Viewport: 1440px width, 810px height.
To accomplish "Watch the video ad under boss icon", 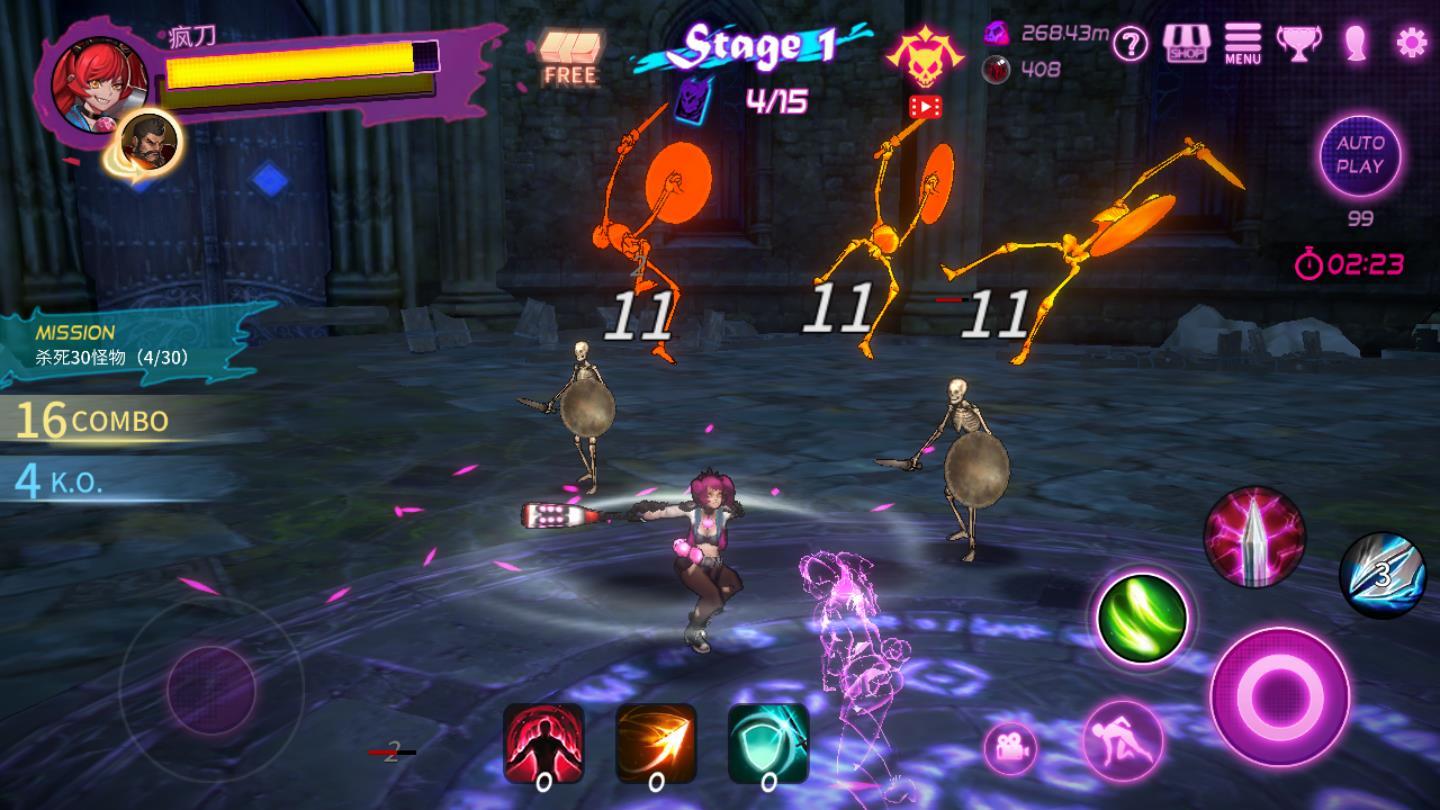I will (925, 106).
